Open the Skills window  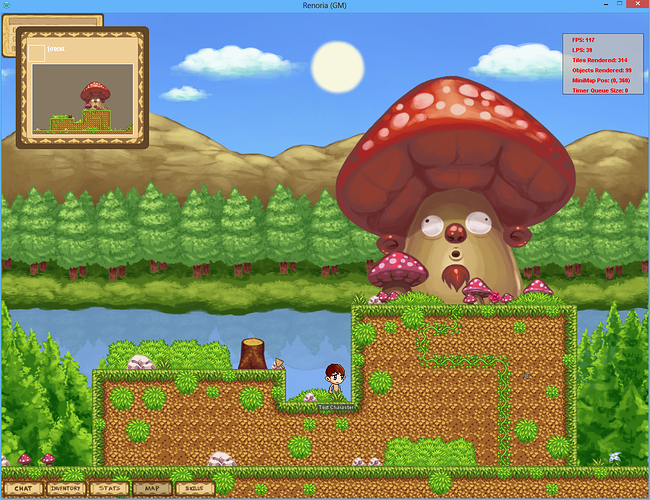pyautogui.click(x=193, y=488)
